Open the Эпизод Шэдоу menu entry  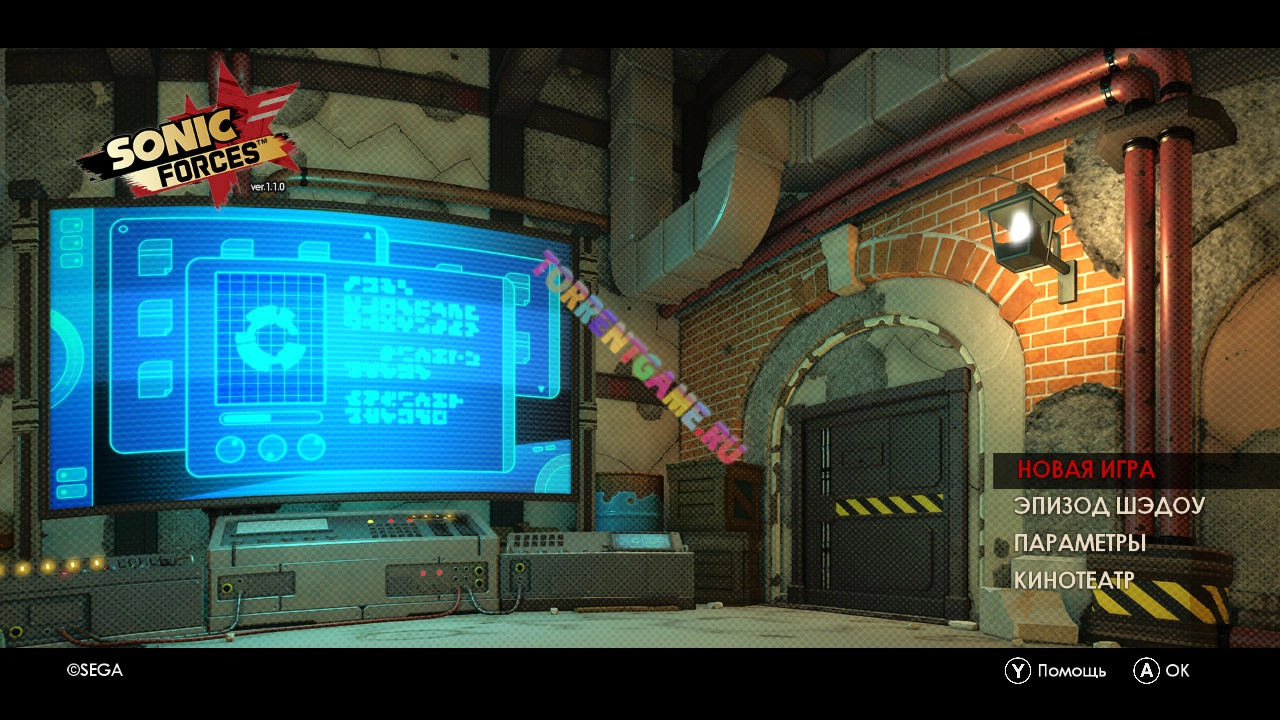click(1108, 506)
